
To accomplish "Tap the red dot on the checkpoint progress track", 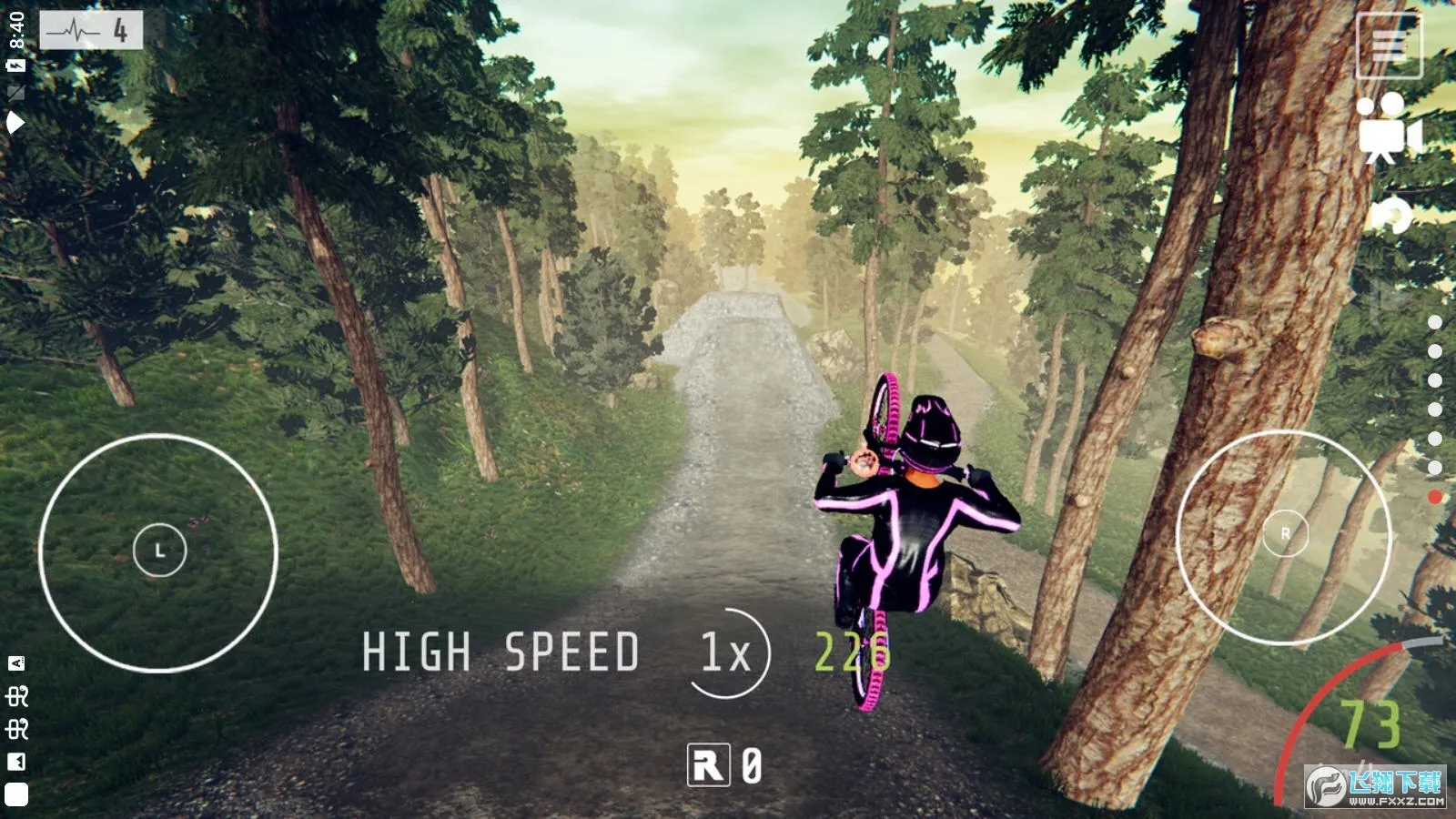I will click(1435, 497).
